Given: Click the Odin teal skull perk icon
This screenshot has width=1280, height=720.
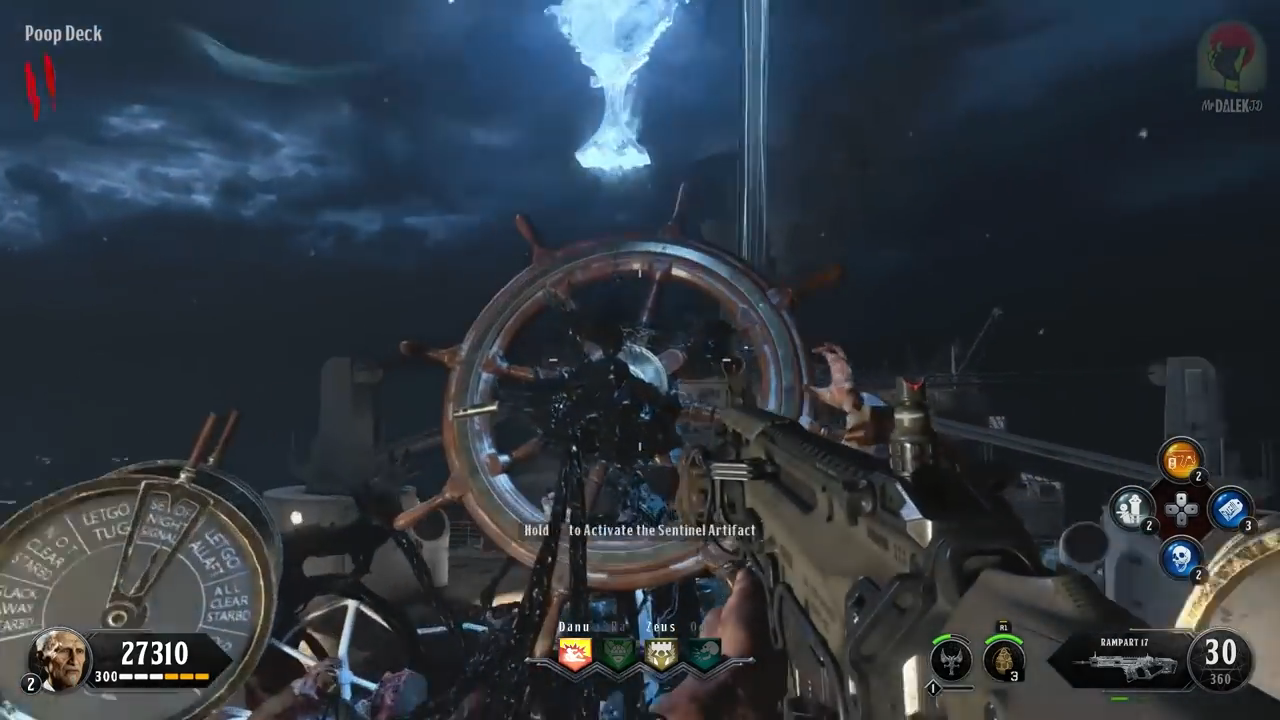Looking at the screenshot, I should click(704, 653).
